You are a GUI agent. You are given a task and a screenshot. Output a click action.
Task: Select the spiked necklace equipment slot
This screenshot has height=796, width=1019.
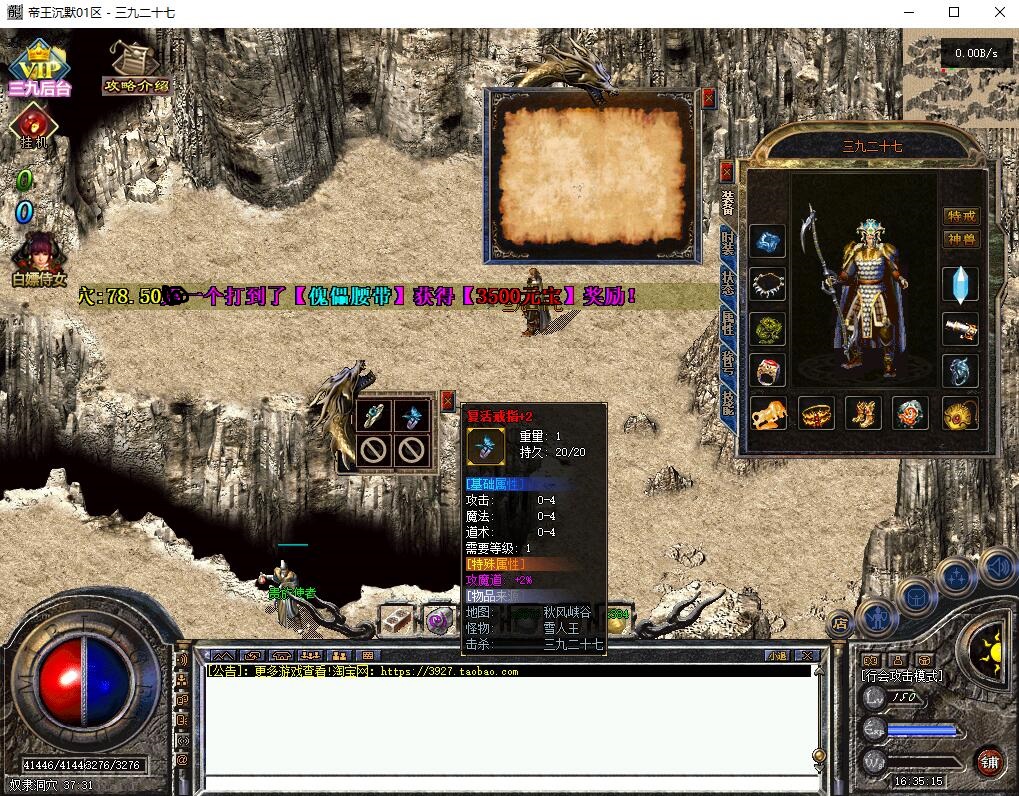[768, 284]
